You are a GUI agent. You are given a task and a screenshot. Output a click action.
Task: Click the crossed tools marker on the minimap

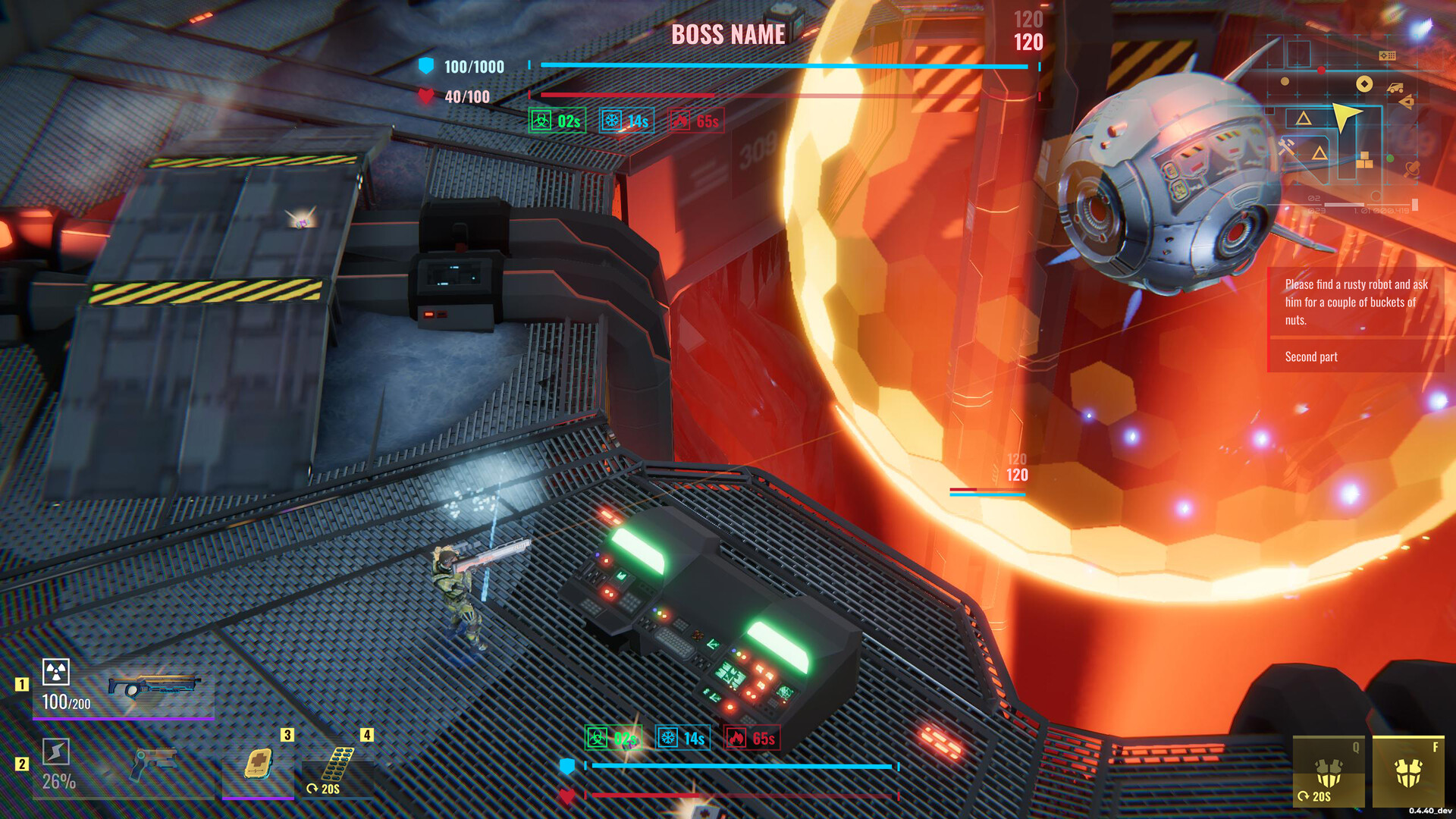(1286, 146)
